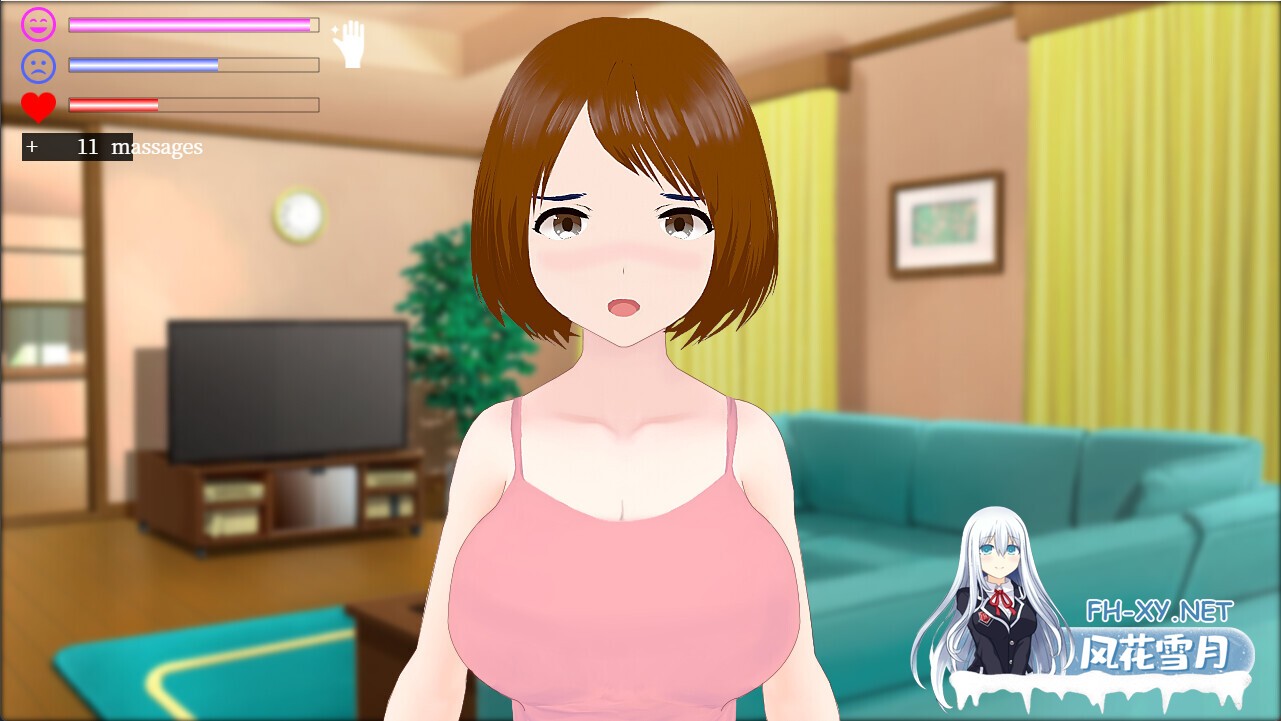The height and width of the screenshot is (721, 1281).
Task: Click the sparkling hand massage cursor icon
Action: pyautogui.click(x=352, y=44)
